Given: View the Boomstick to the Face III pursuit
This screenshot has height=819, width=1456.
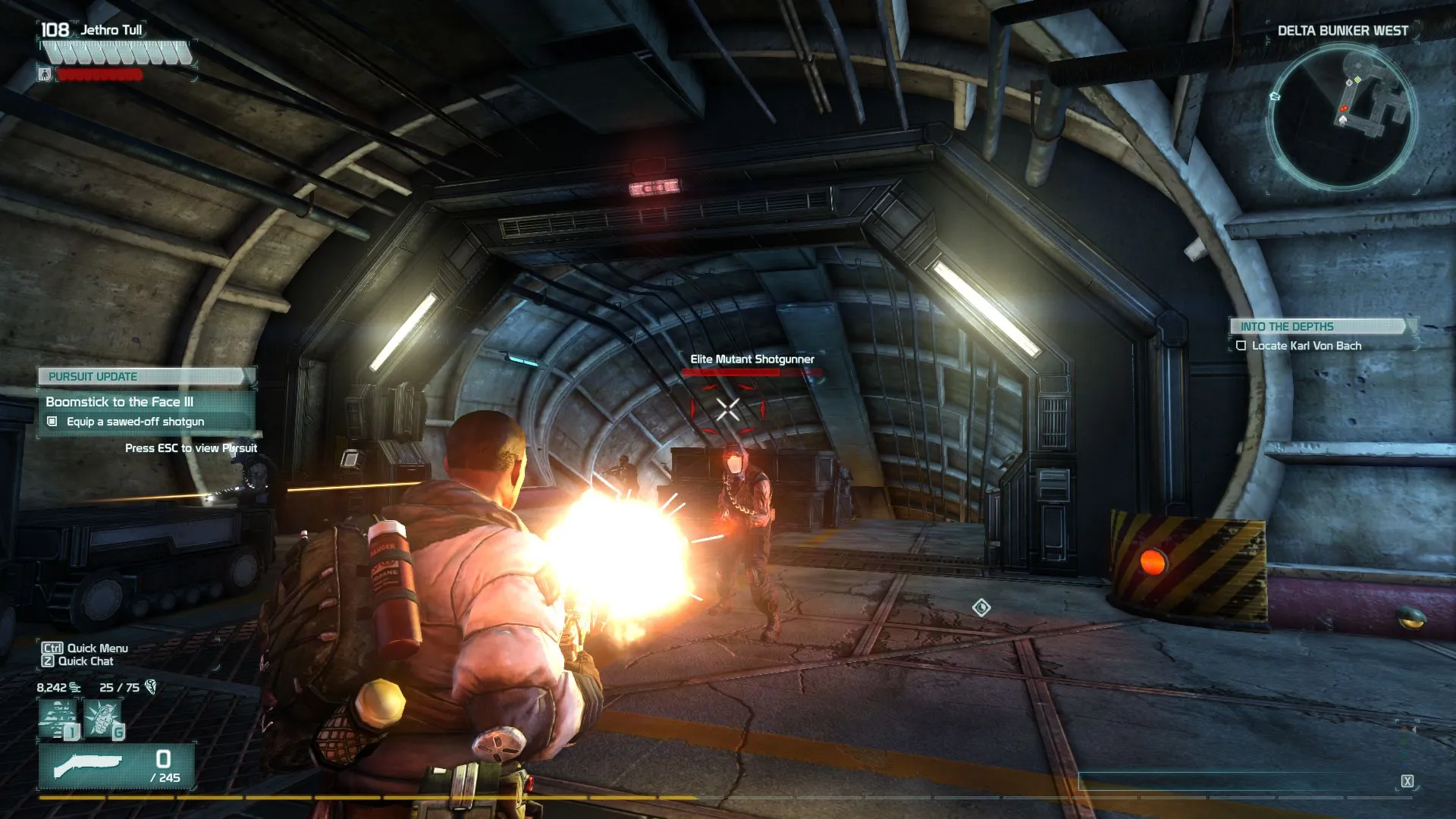Looking at the screenshot, I should tap(120, 402).
